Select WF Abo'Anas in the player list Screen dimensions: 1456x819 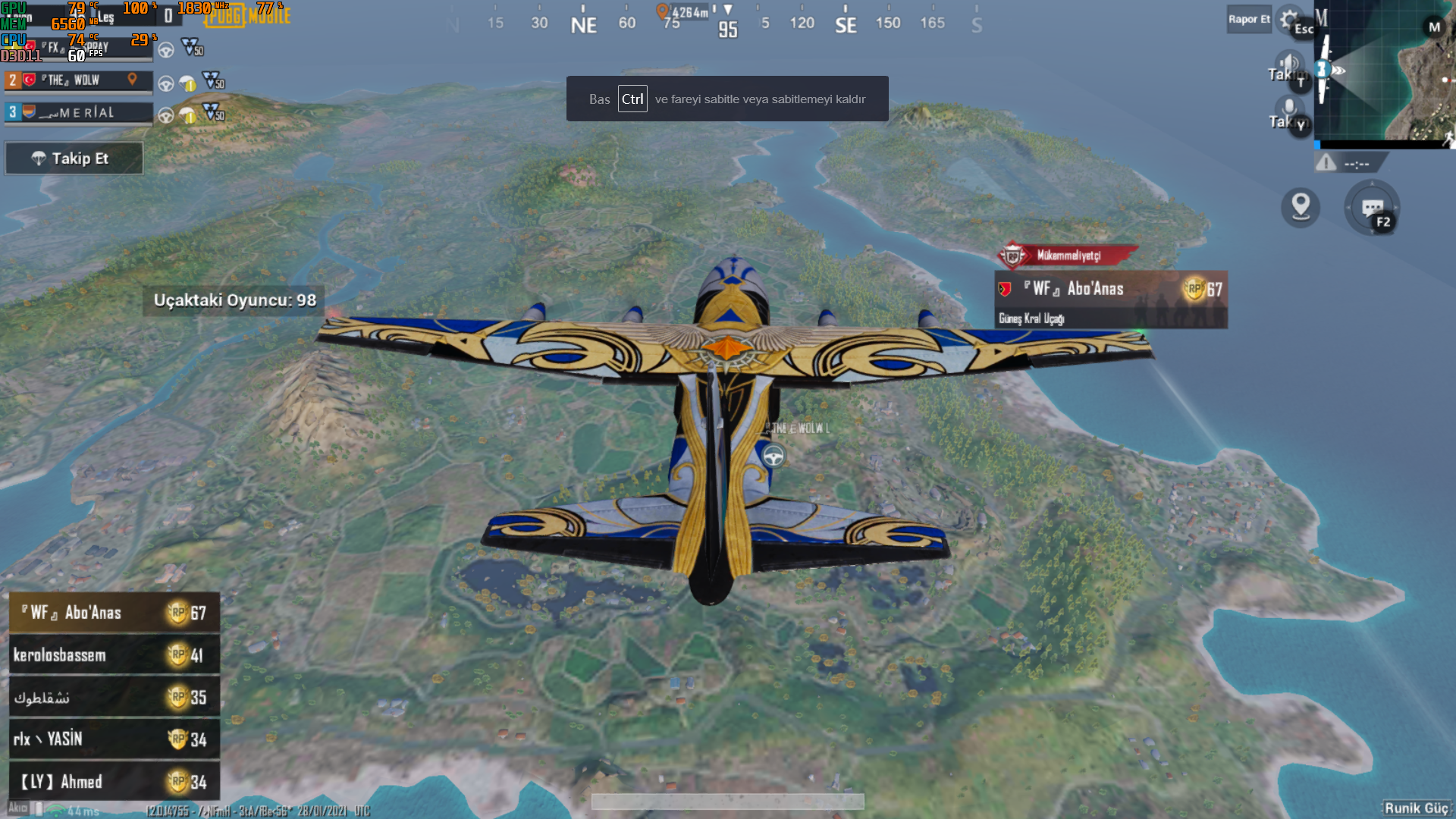[x=114, y=613]
